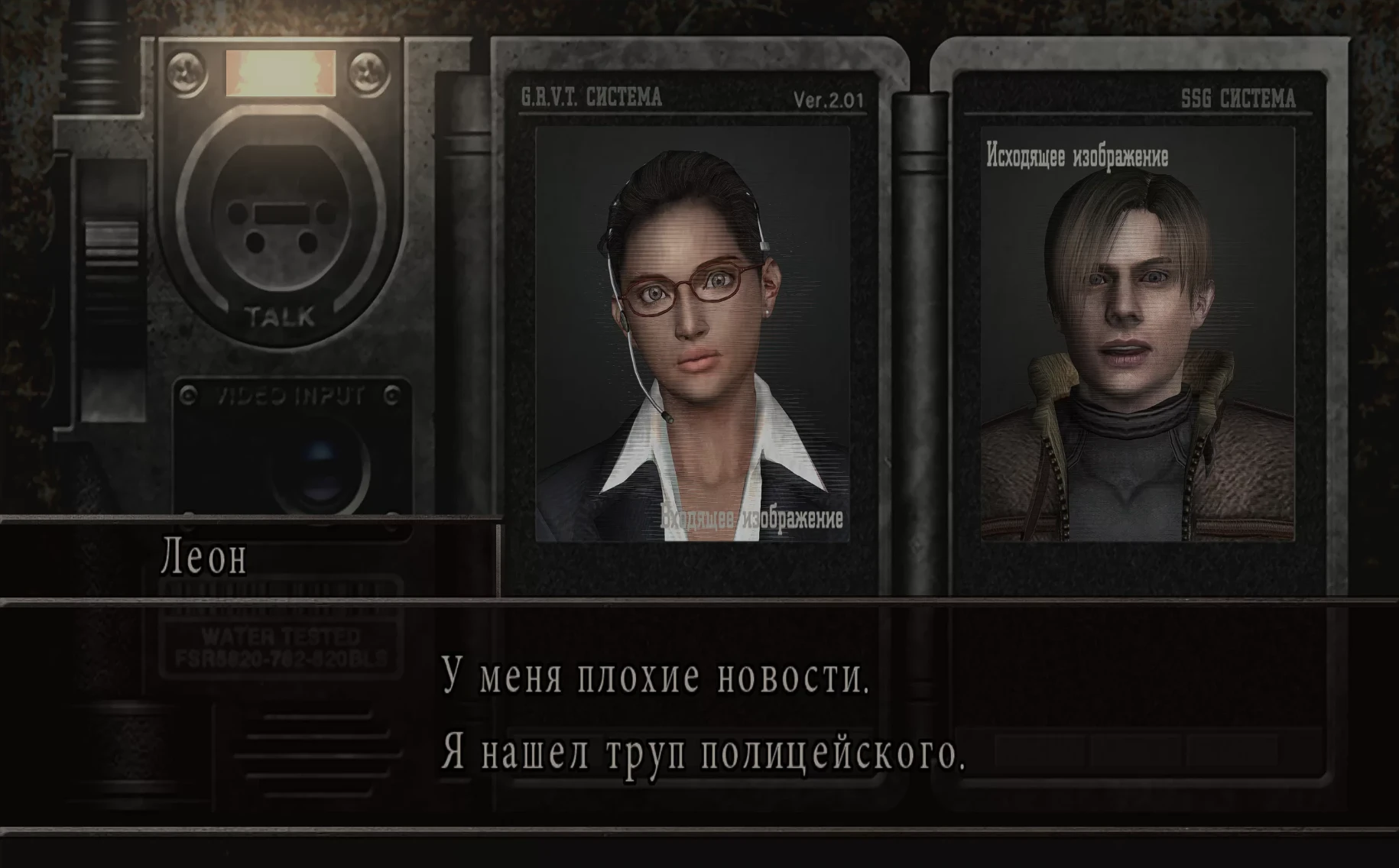The width and height of the screenshot is (1399, 868).
Task: Select the glowing orange indicator light
Action: [x=279, y=73]
